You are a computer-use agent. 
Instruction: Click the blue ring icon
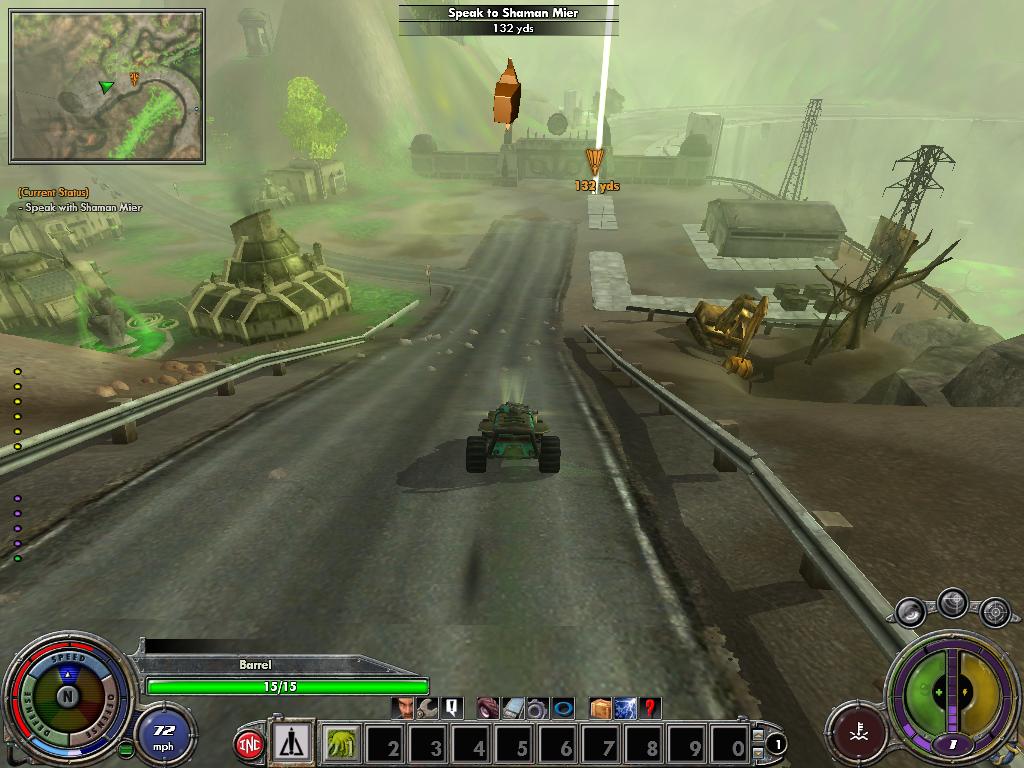[562, 708]
